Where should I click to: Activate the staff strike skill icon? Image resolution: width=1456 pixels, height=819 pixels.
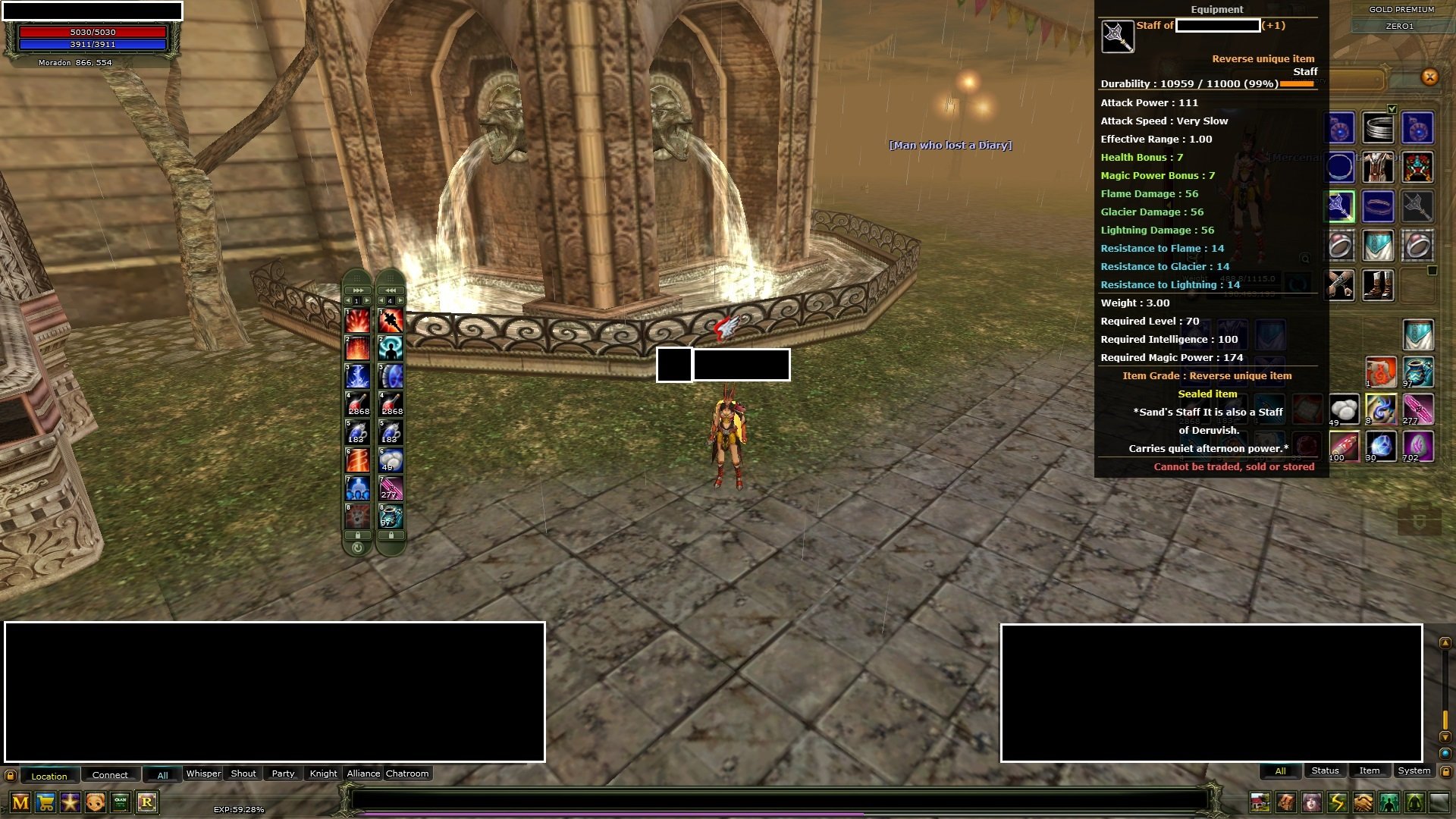coord(391,321)
